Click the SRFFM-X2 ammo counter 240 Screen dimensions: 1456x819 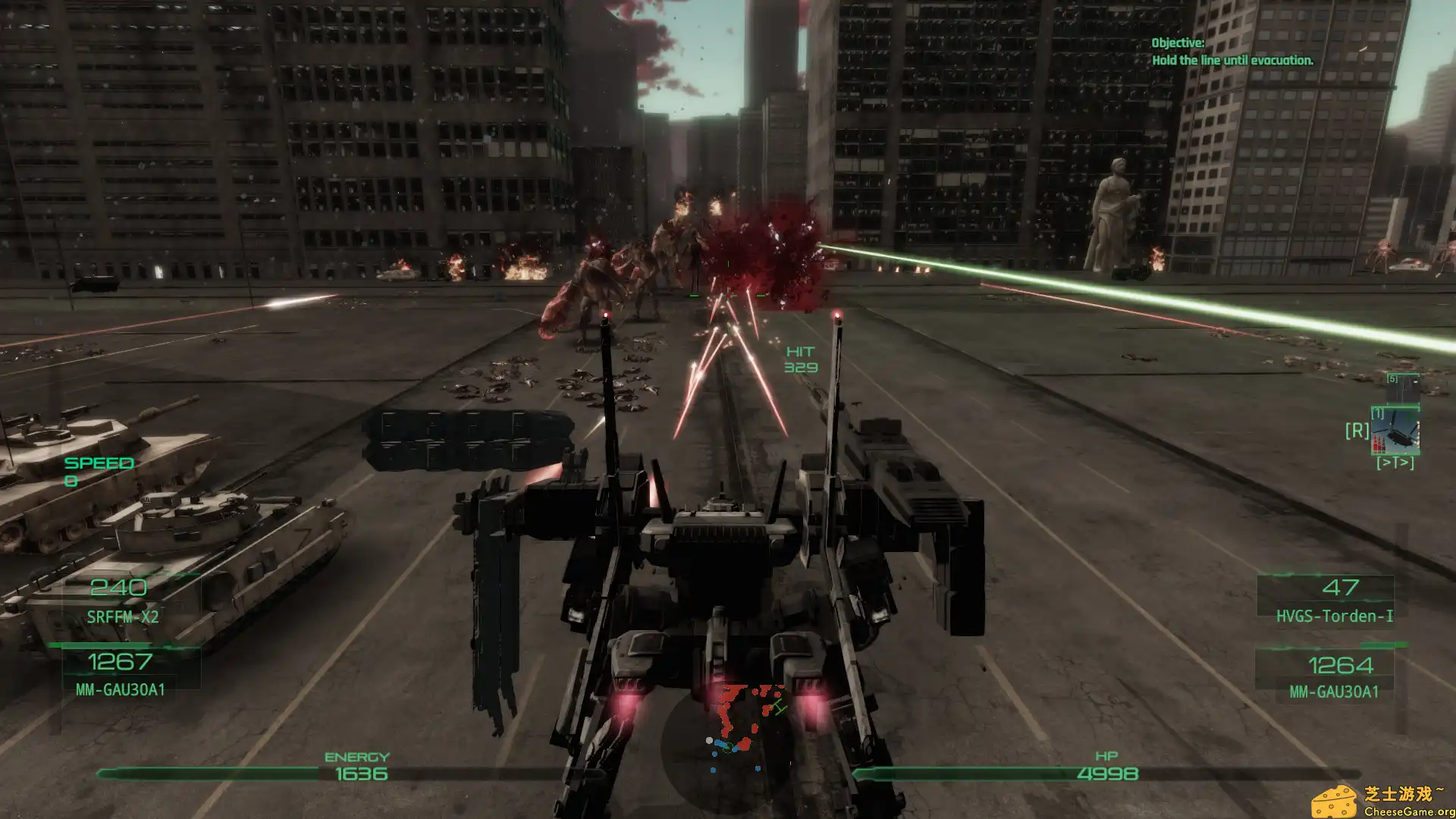click(x=121, y=586)
